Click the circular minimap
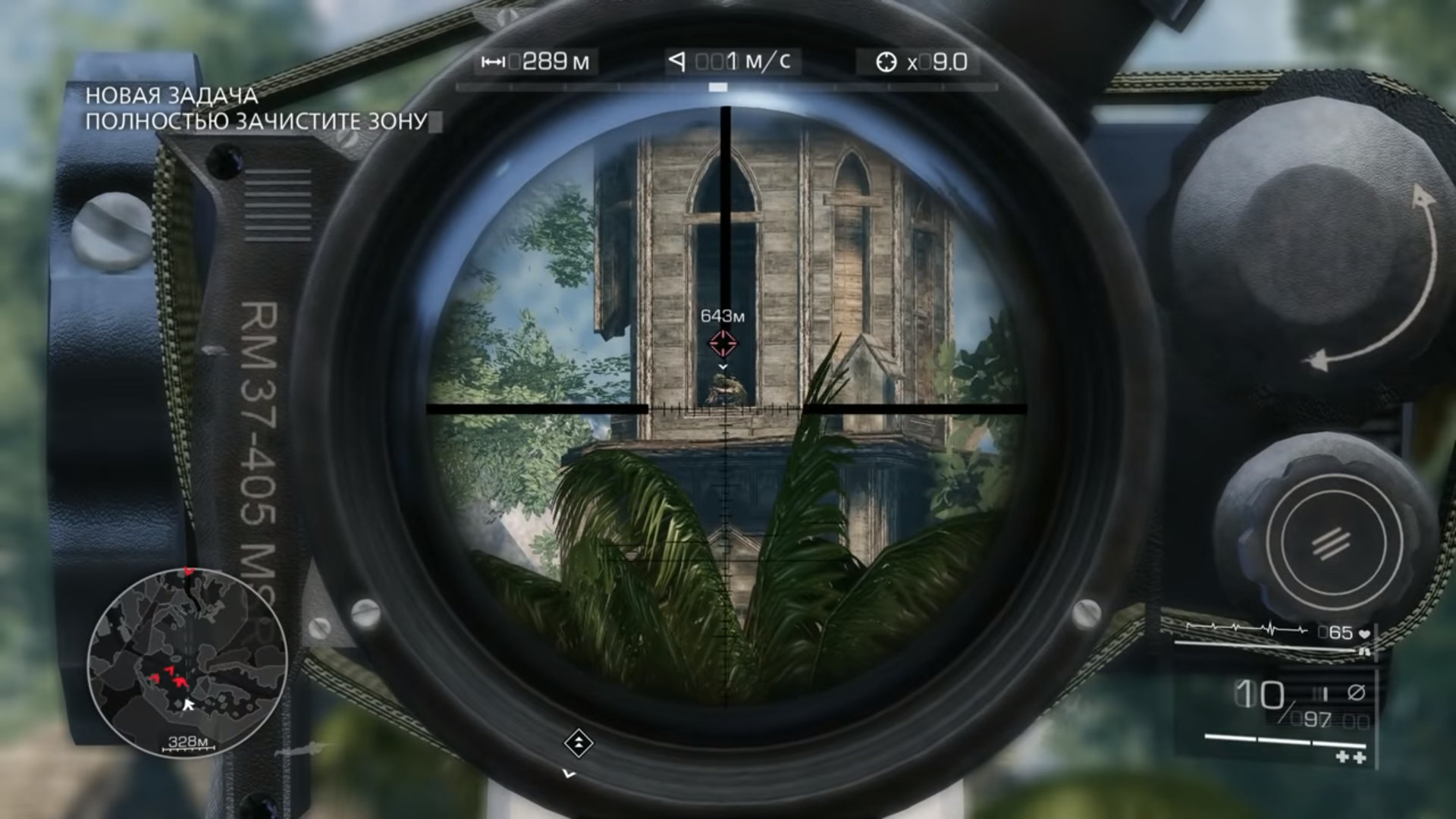The width and height of the screenshot is (1456, 819). coord(187,662)
